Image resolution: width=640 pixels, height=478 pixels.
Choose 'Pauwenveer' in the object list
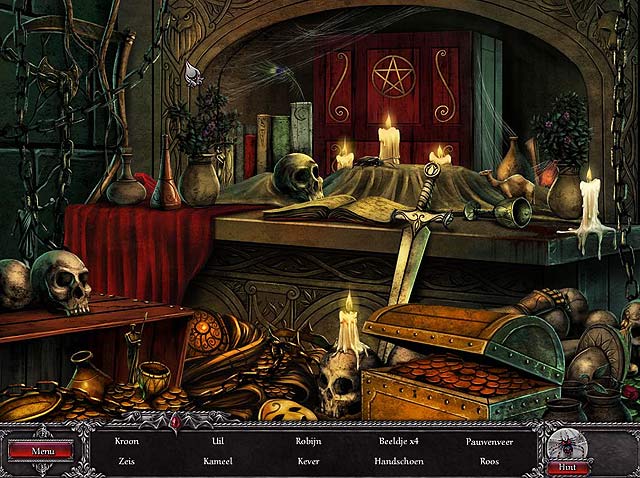click(489, 440)
